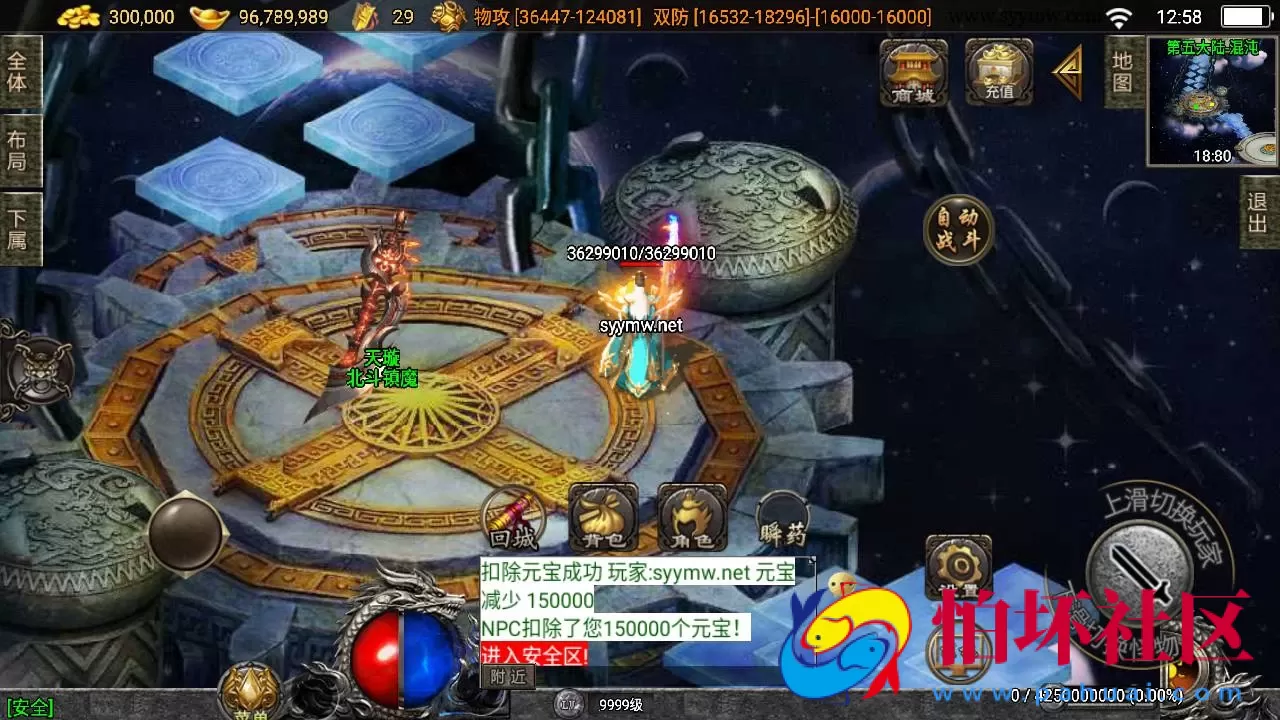Toggle 自动战斗 auto-battle mode
The width and height of the screenshot is (1280, 720).
click(957, 228)
